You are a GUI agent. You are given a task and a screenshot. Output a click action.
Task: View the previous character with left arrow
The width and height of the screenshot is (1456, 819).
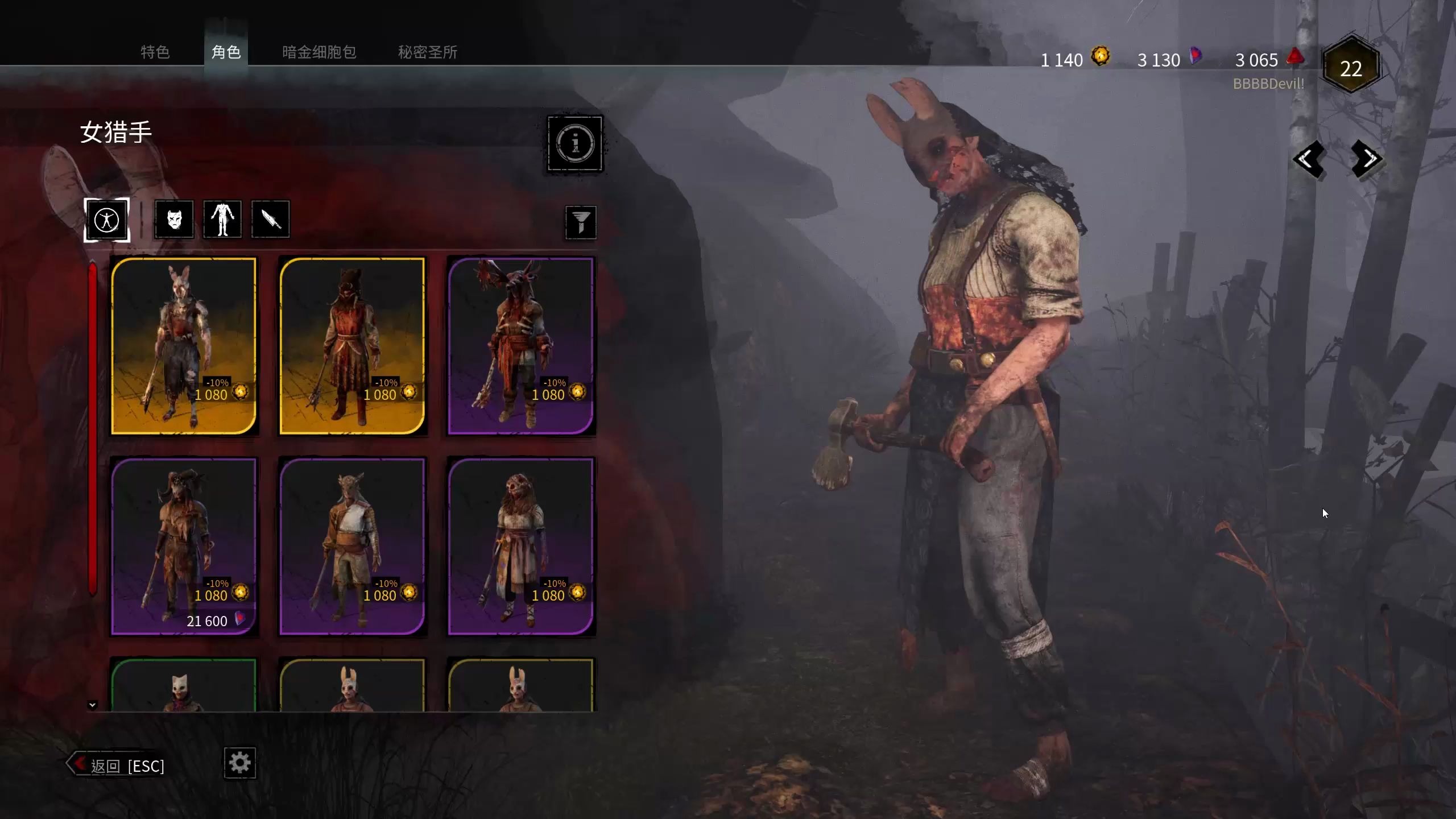1308,159
